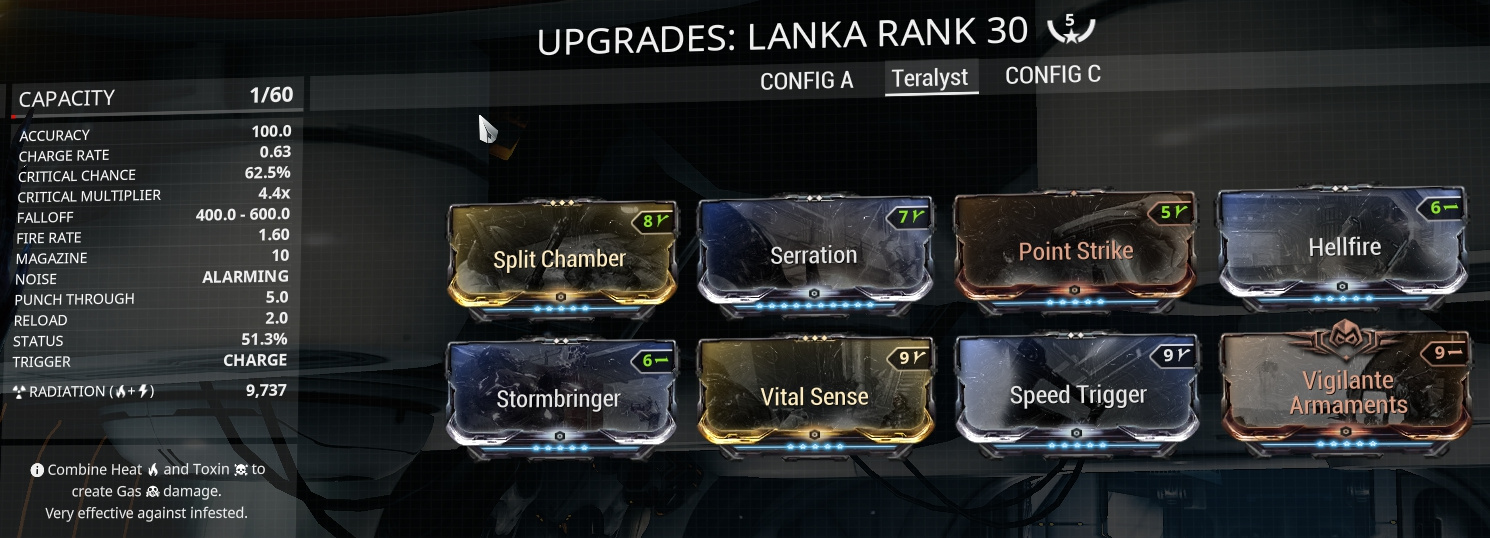This screenshot has height=538, width=1490.
Task: Select the Hellfire mod slot
Action: 1343,248
